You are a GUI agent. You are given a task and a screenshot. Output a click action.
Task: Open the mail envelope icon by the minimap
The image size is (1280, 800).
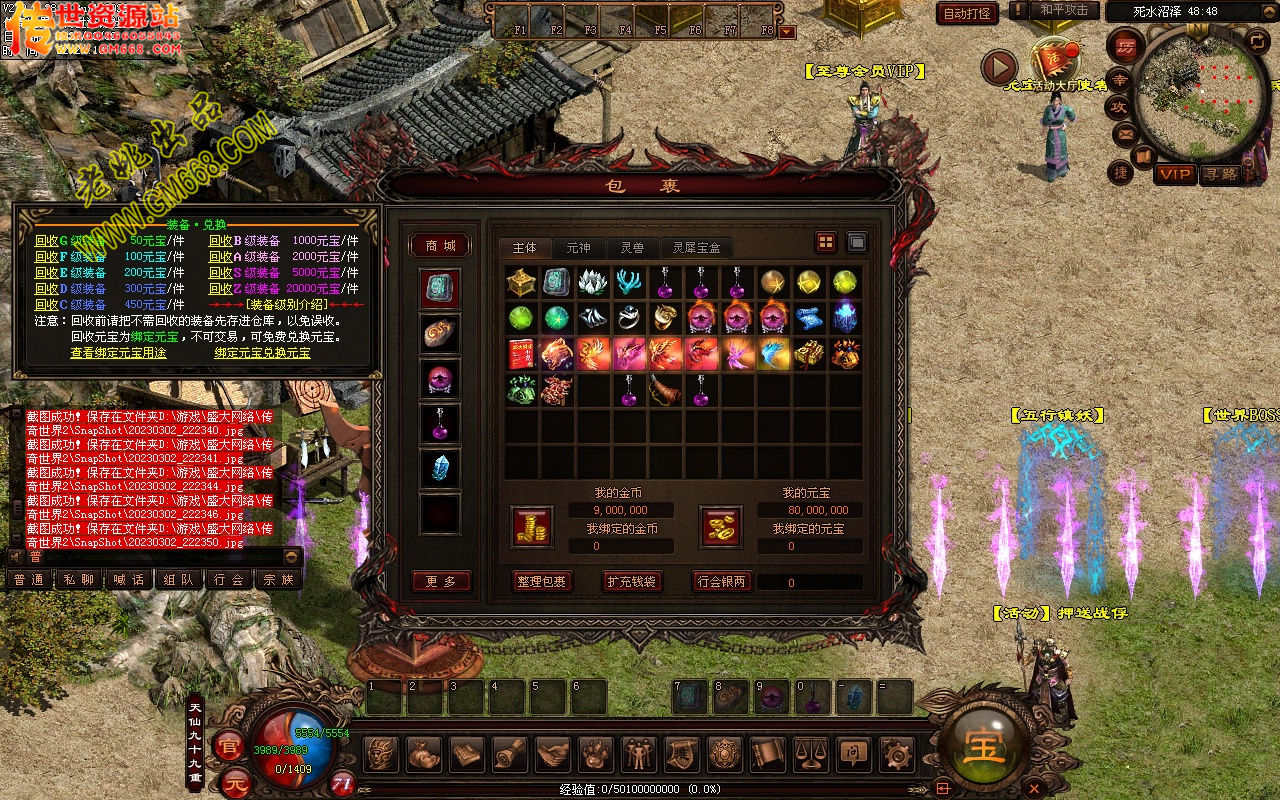coord(1125,132)
